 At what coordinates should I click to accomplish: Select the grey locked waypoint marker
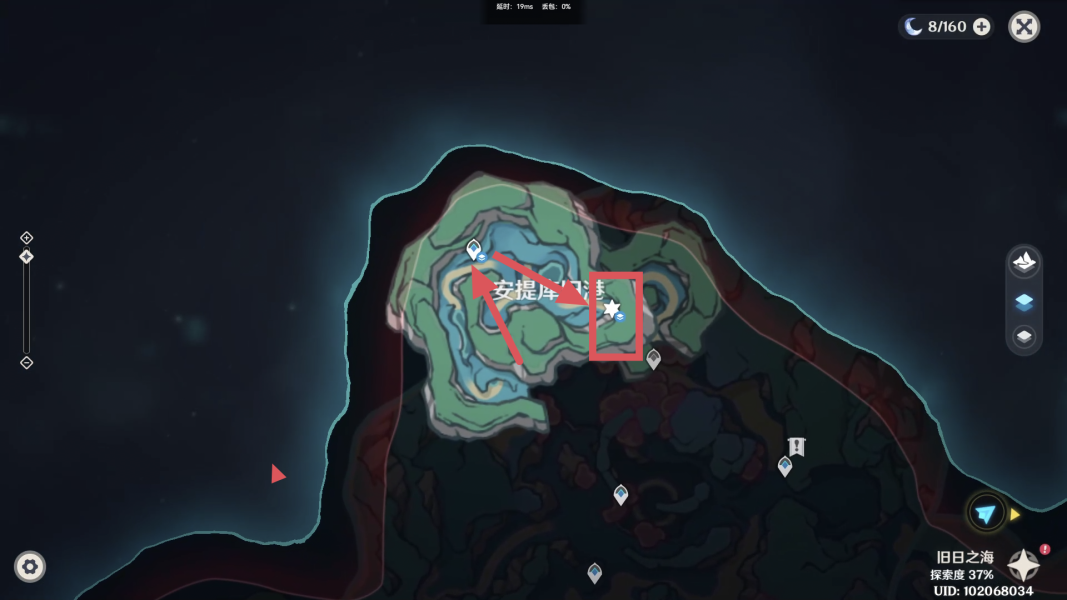click(x=654, y=358)
